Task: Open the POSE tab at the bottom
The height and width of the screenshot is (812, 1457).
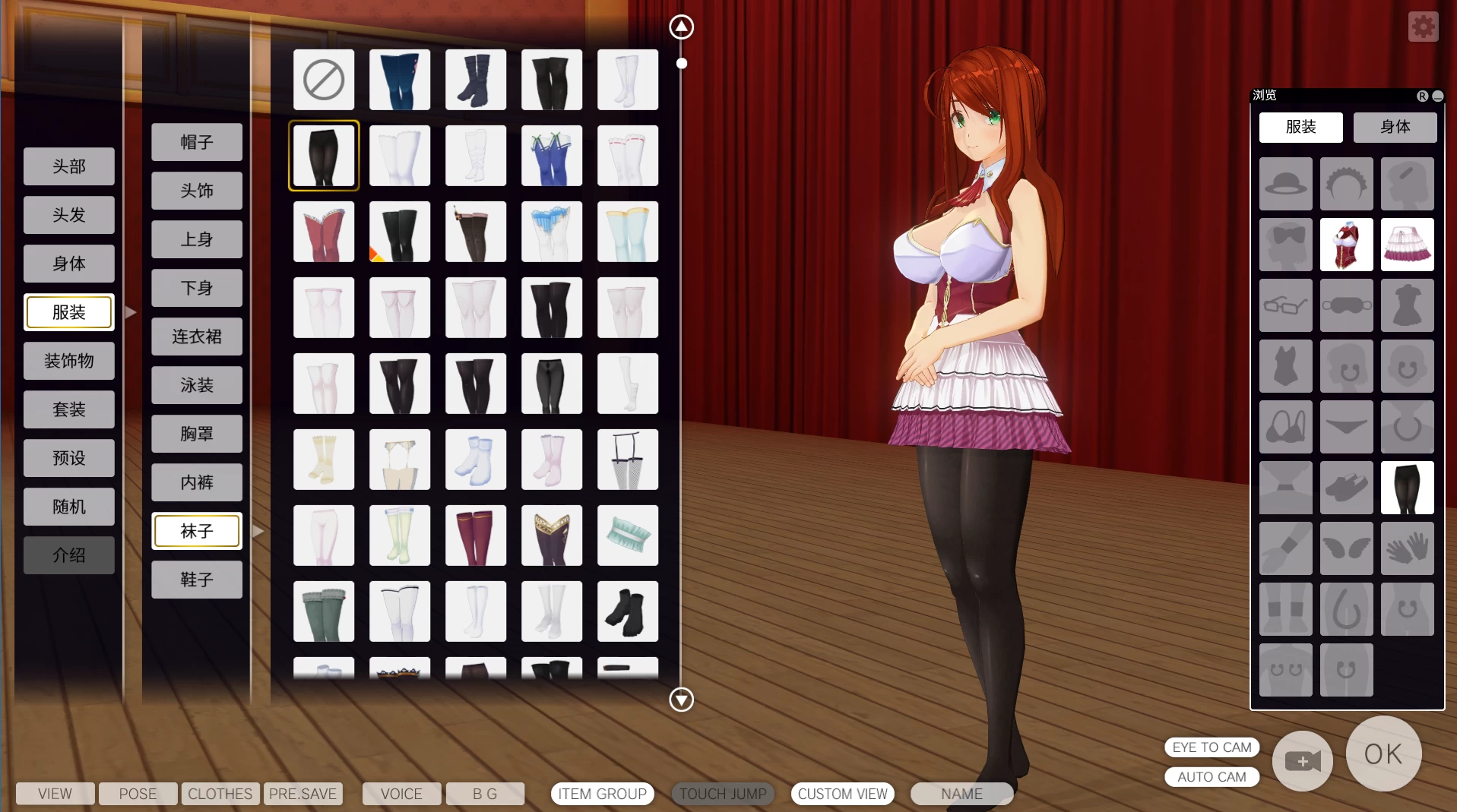Action: tap(137, 793)
